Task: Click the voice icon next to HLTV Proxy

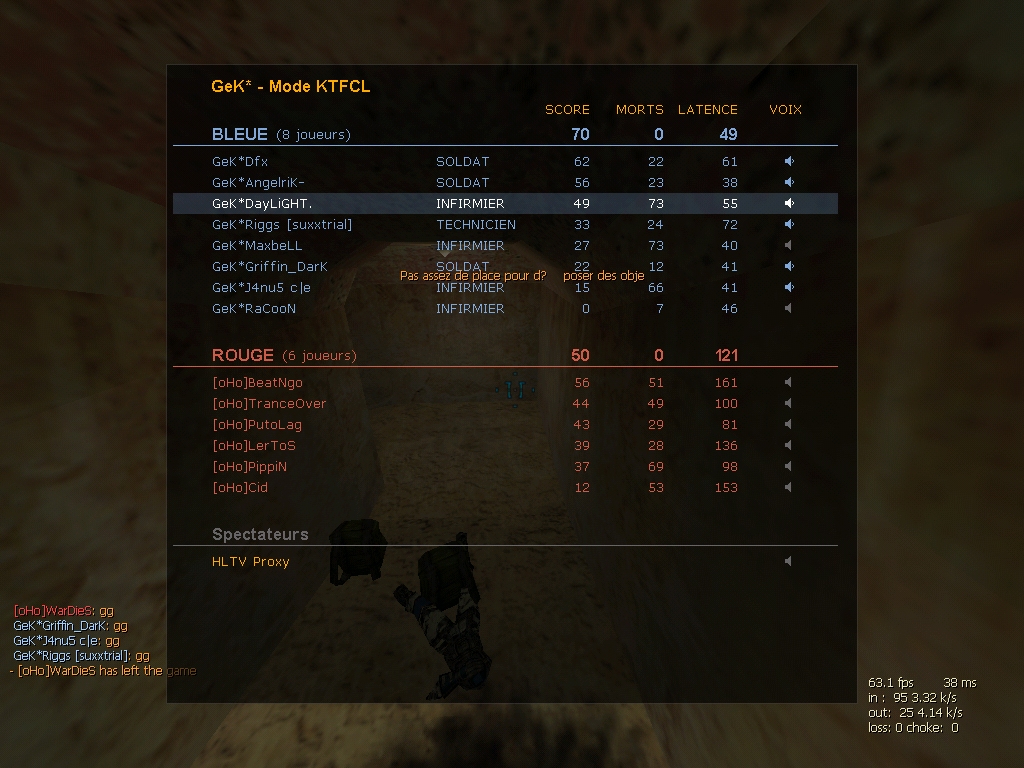Action: tap(789, 561)
